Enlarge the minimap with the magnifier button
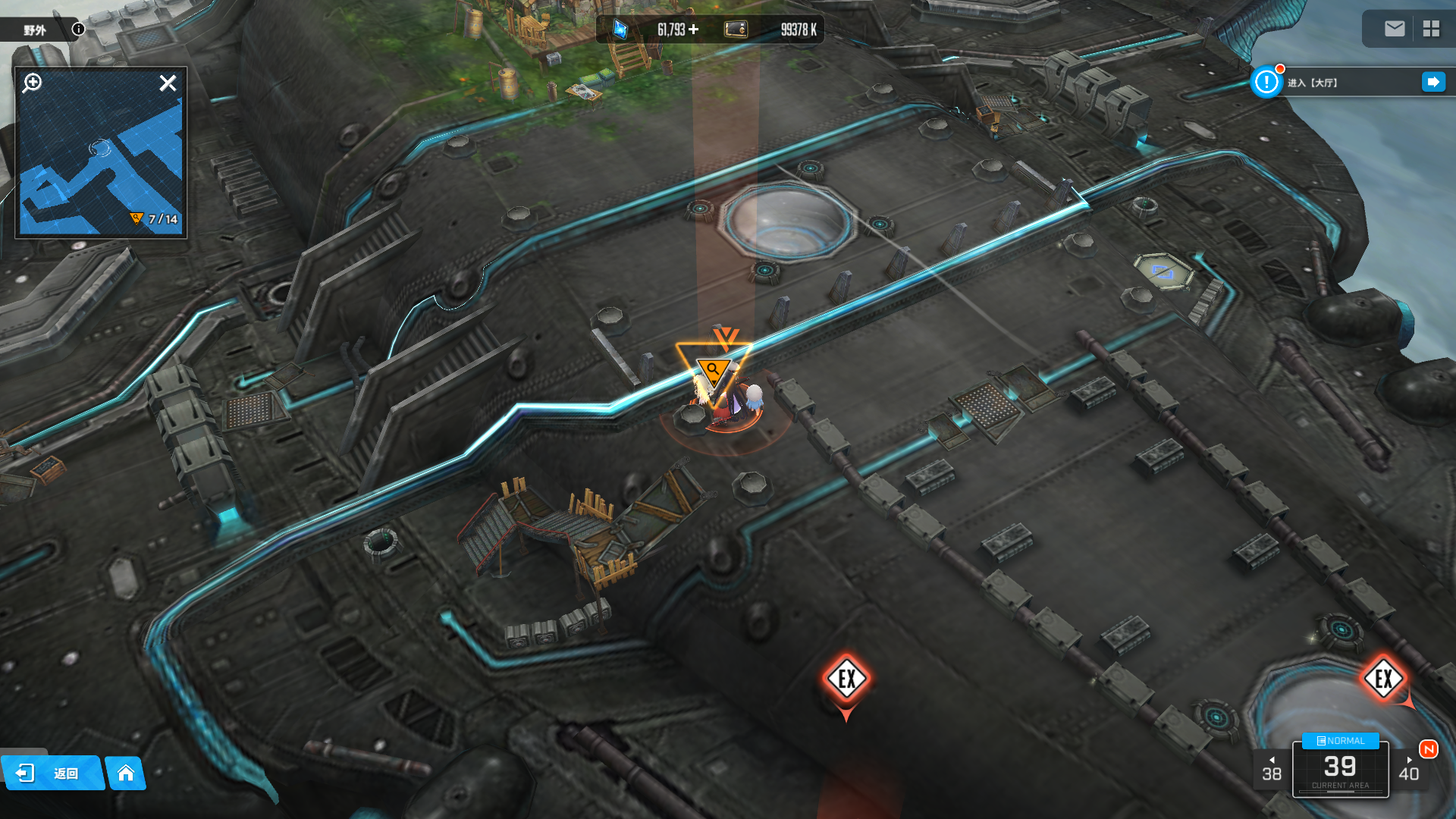Image resolution: width=1456 pixels, height=819 pixels. (x=32, y=83)
